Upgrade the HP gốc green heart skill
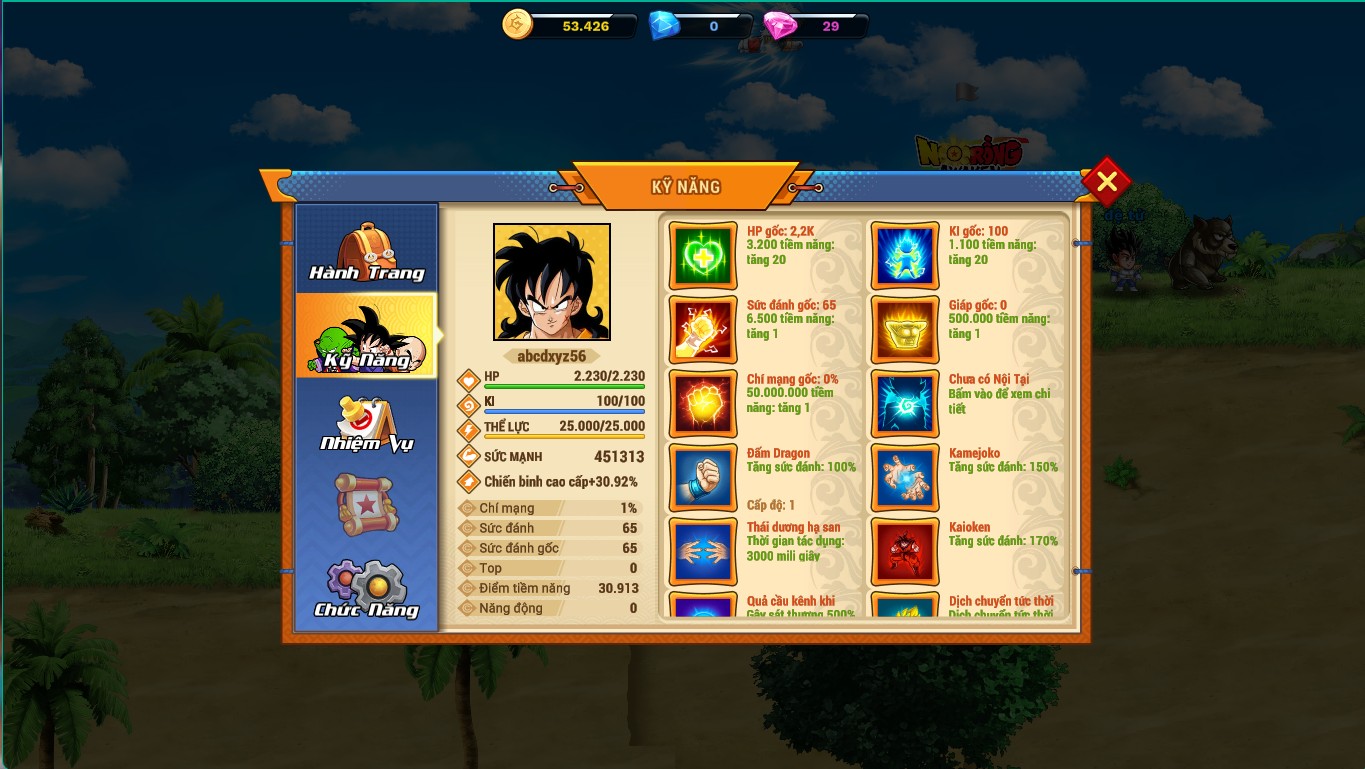Image resolution: width=1365 pixels, height=769 pixels. click(x=703, y=256)
